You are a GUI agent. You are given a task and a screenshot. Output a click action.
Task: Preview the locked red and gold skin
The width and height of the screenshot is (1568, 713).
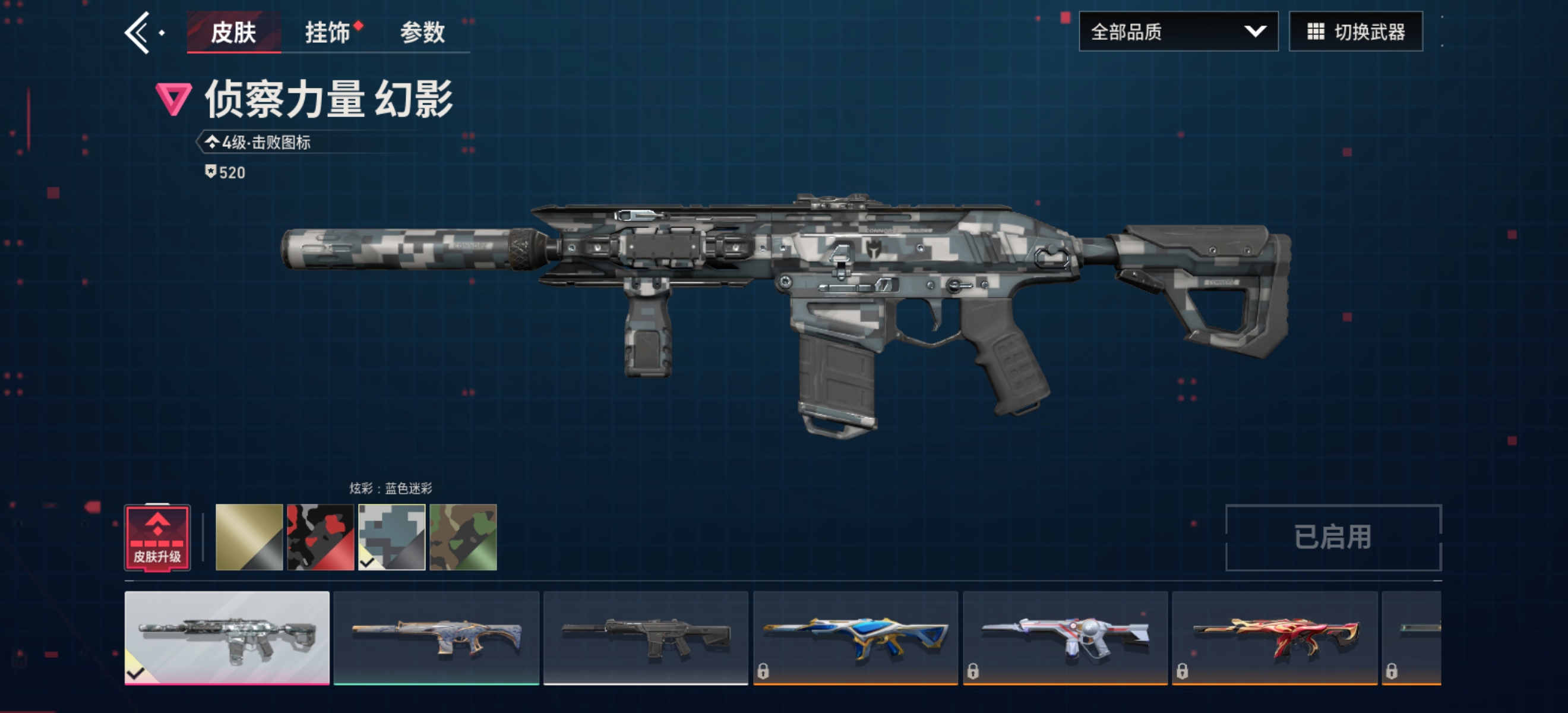pyautogui.click(x=1275, y=638)
